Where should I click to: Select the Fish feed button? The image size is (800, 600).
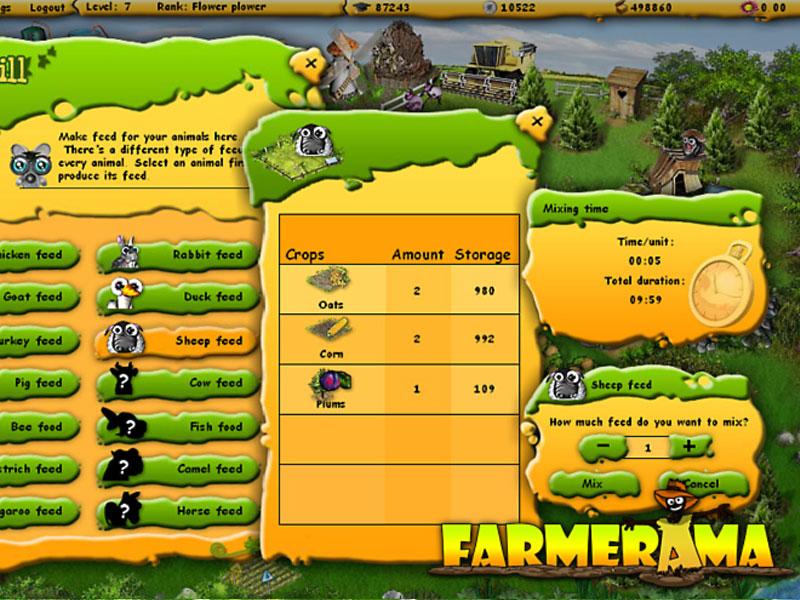pos(178,427)
